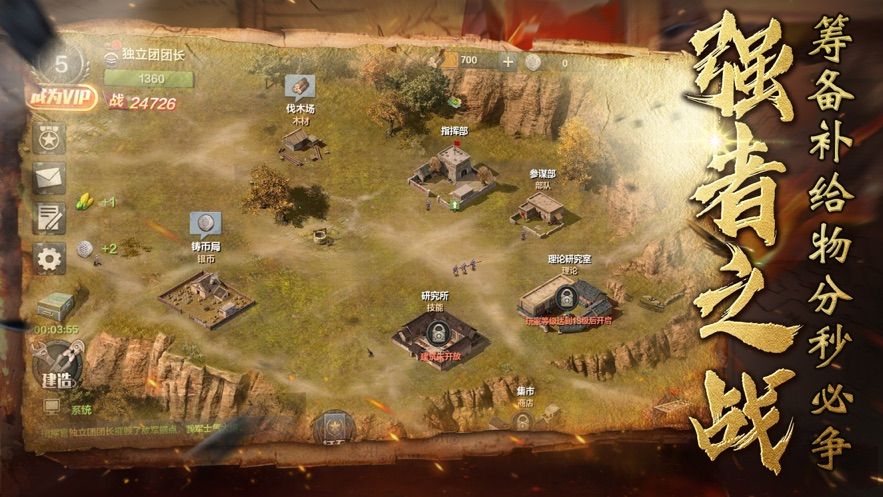Select the 参谋部 building label
This screenshot has width=883, height=497.
click(542, 176)
